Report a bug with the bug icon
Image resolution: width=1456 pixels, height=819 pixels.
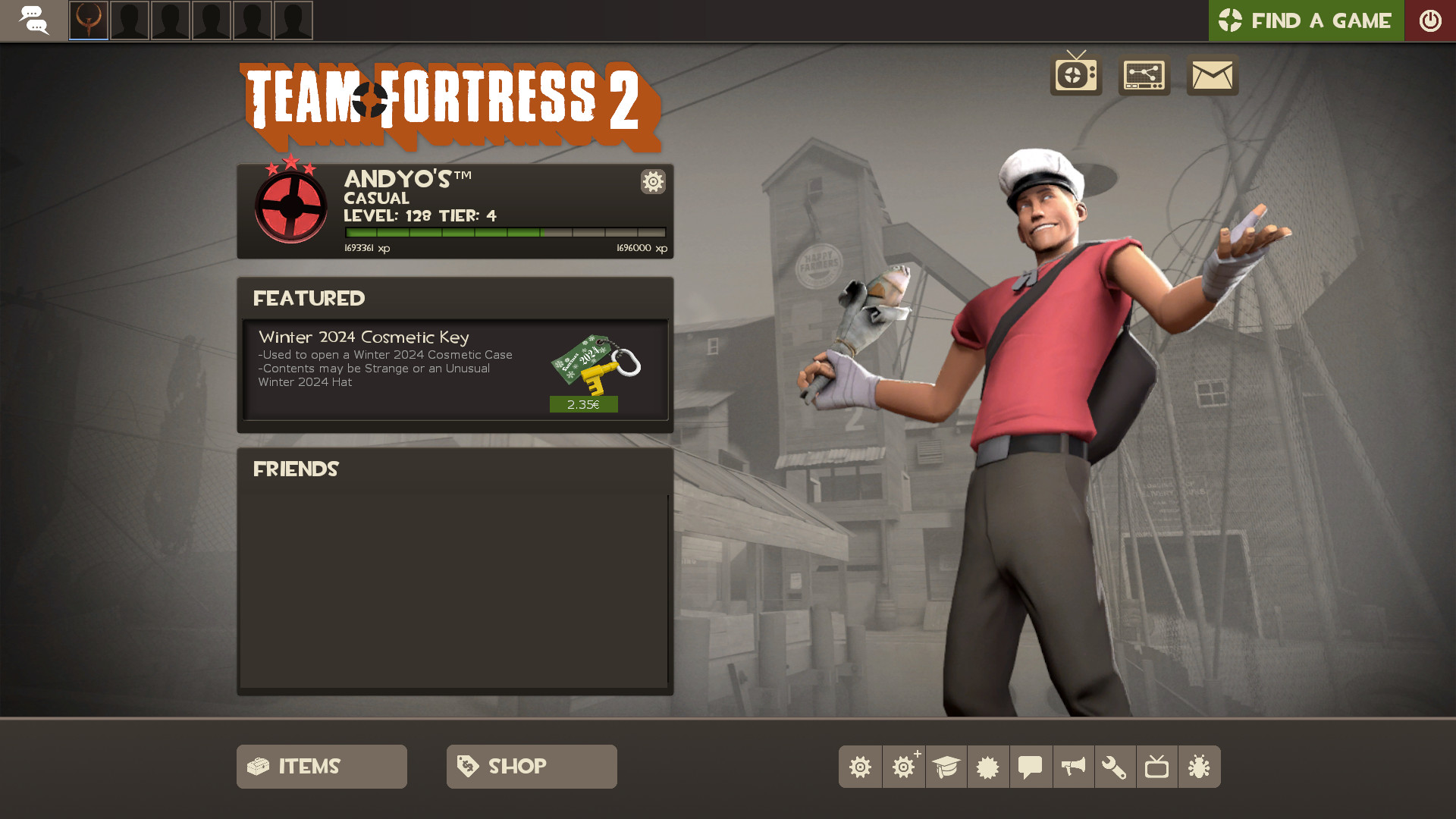point(1200,767)
